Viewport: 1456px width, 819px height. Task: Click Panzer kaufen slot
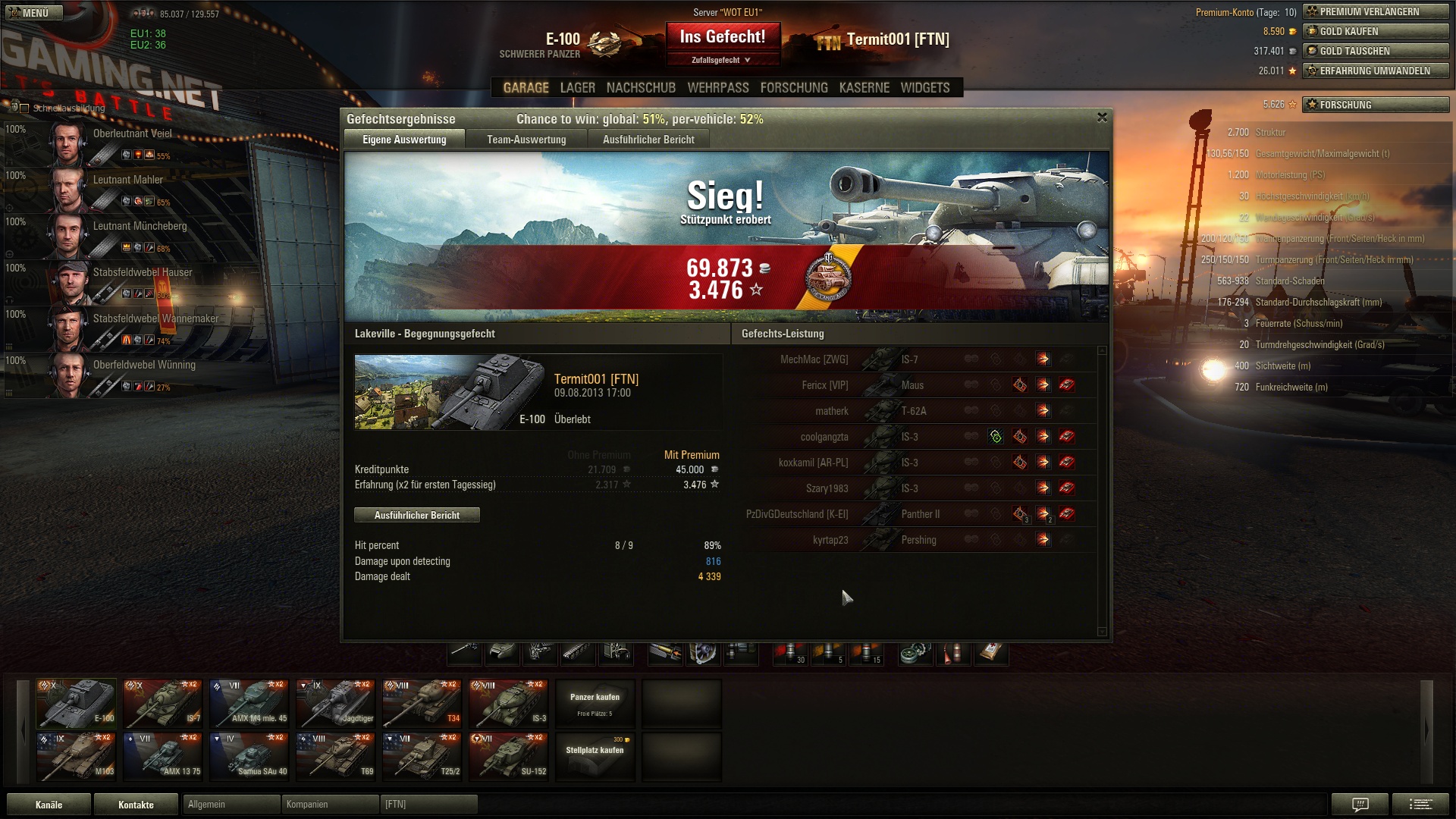595,703
